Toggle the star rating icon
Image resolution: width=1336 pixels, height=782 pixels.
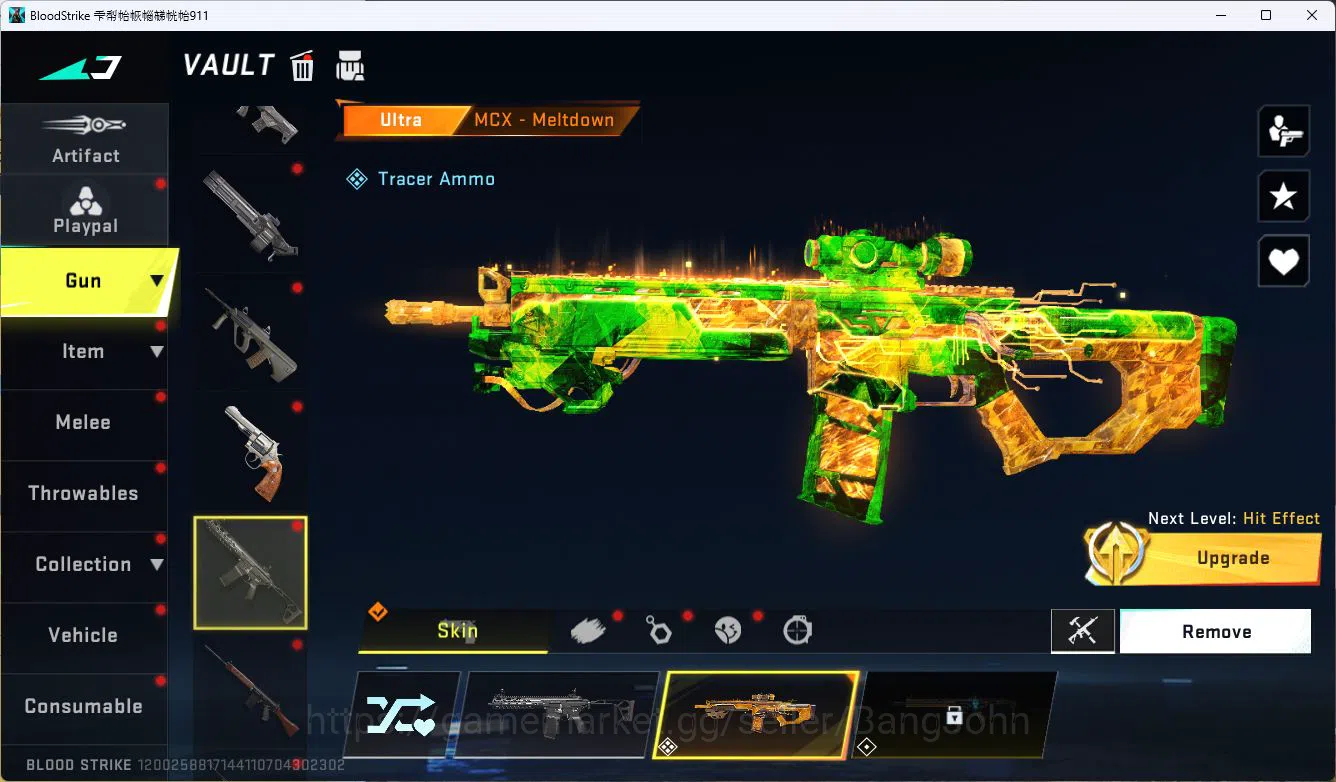click(1283, 196)
